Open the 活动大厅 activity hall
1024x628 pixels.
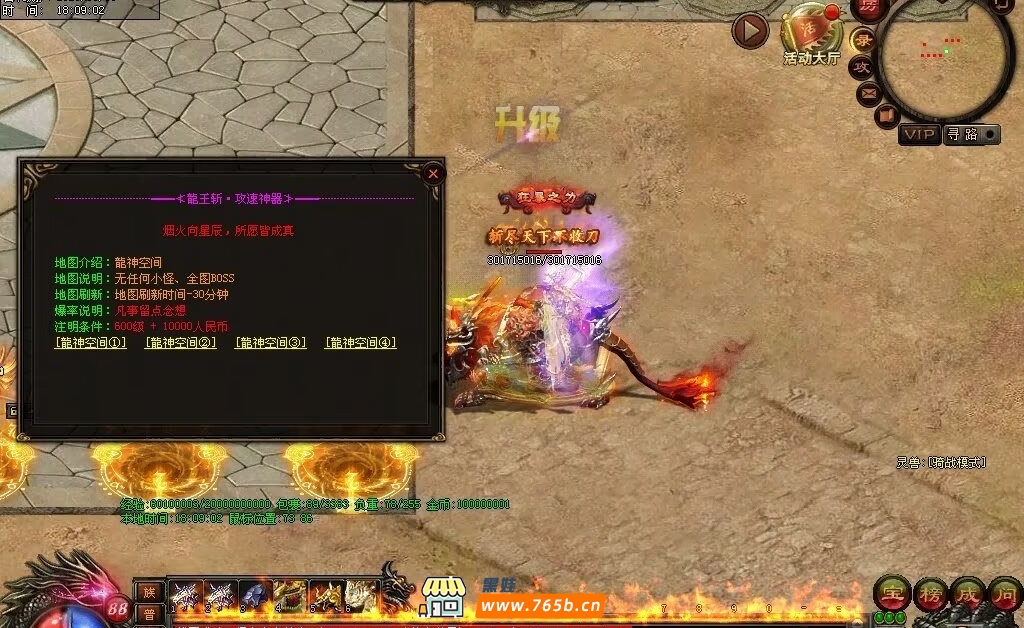point(811,35)
